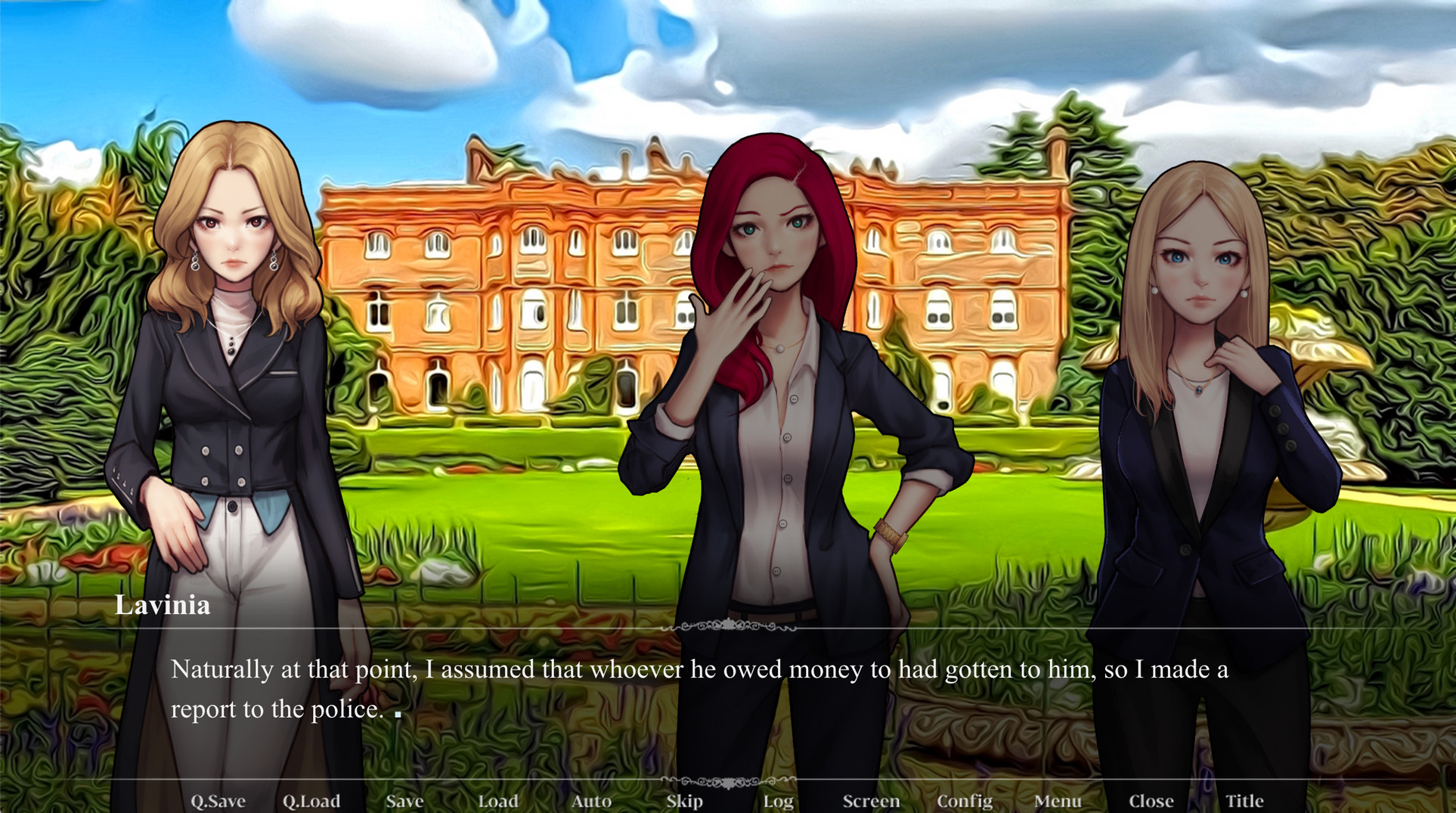Click Q.Save to quick-save the game

[x=220, y=800]
